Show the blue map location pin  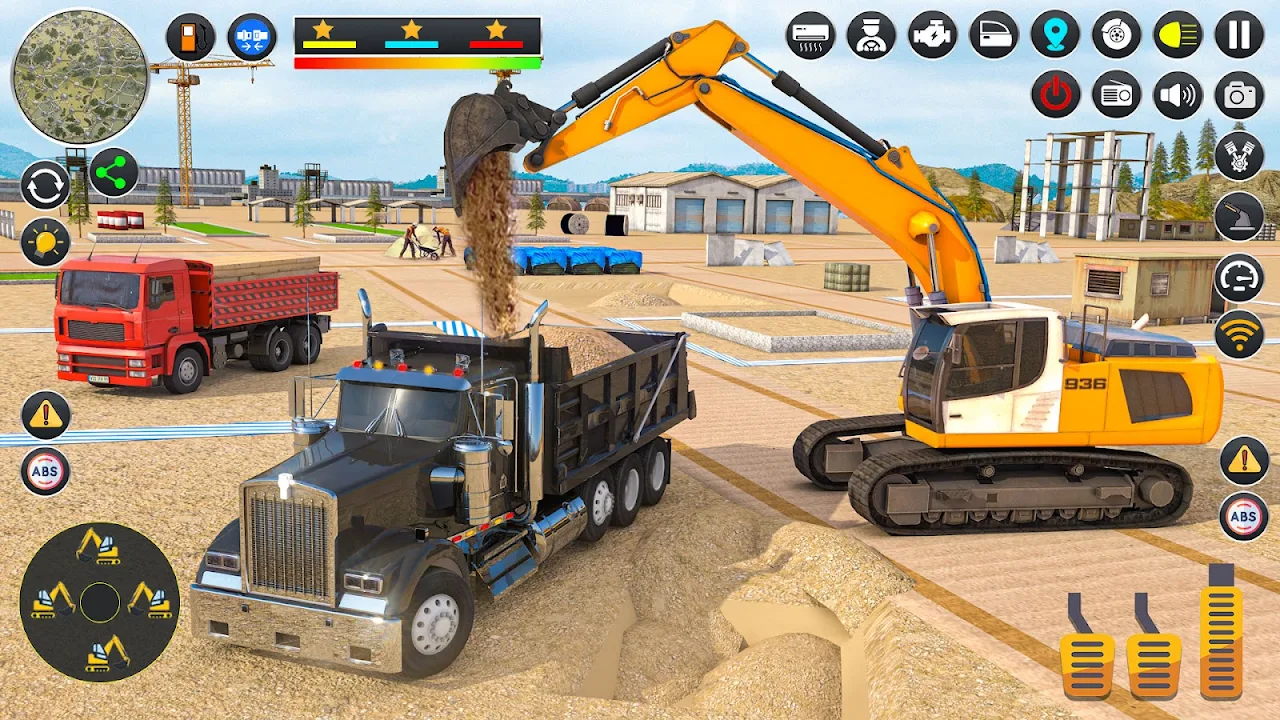(1055, 35)
